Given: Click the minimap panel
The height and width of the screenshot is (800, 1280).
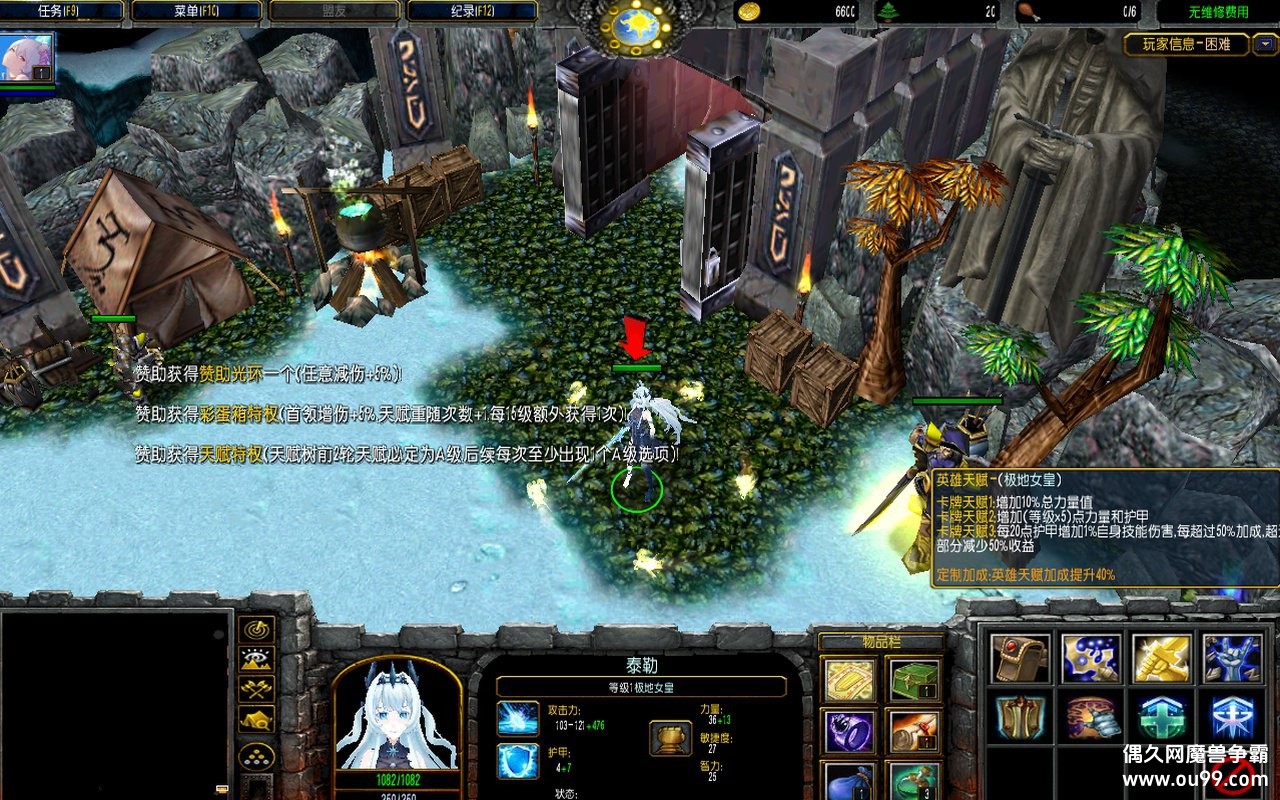Looking at the screenshot, I should [x=116, y=702].
